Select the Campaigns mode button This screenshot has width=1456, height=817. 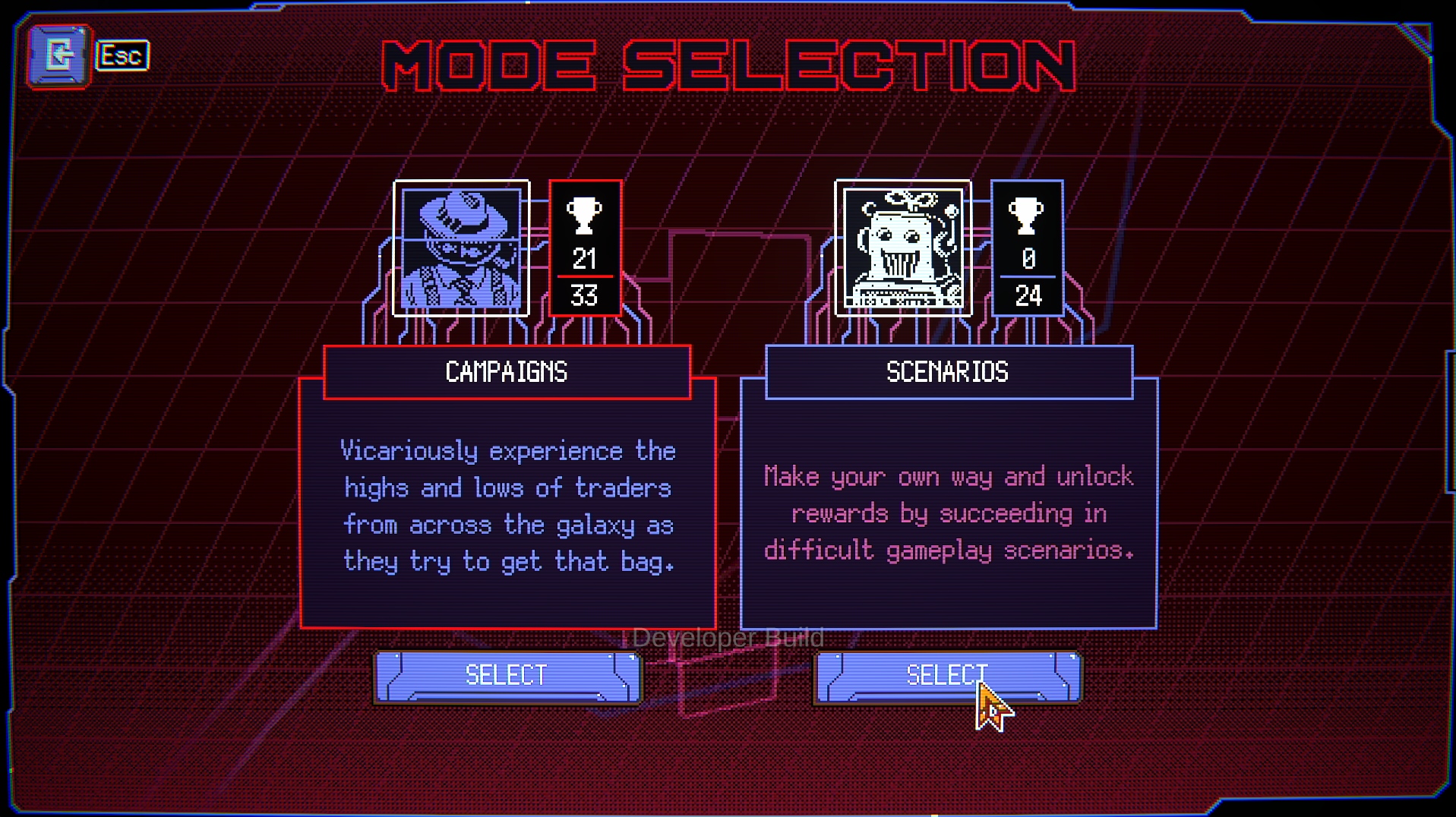tap(507, 676)
